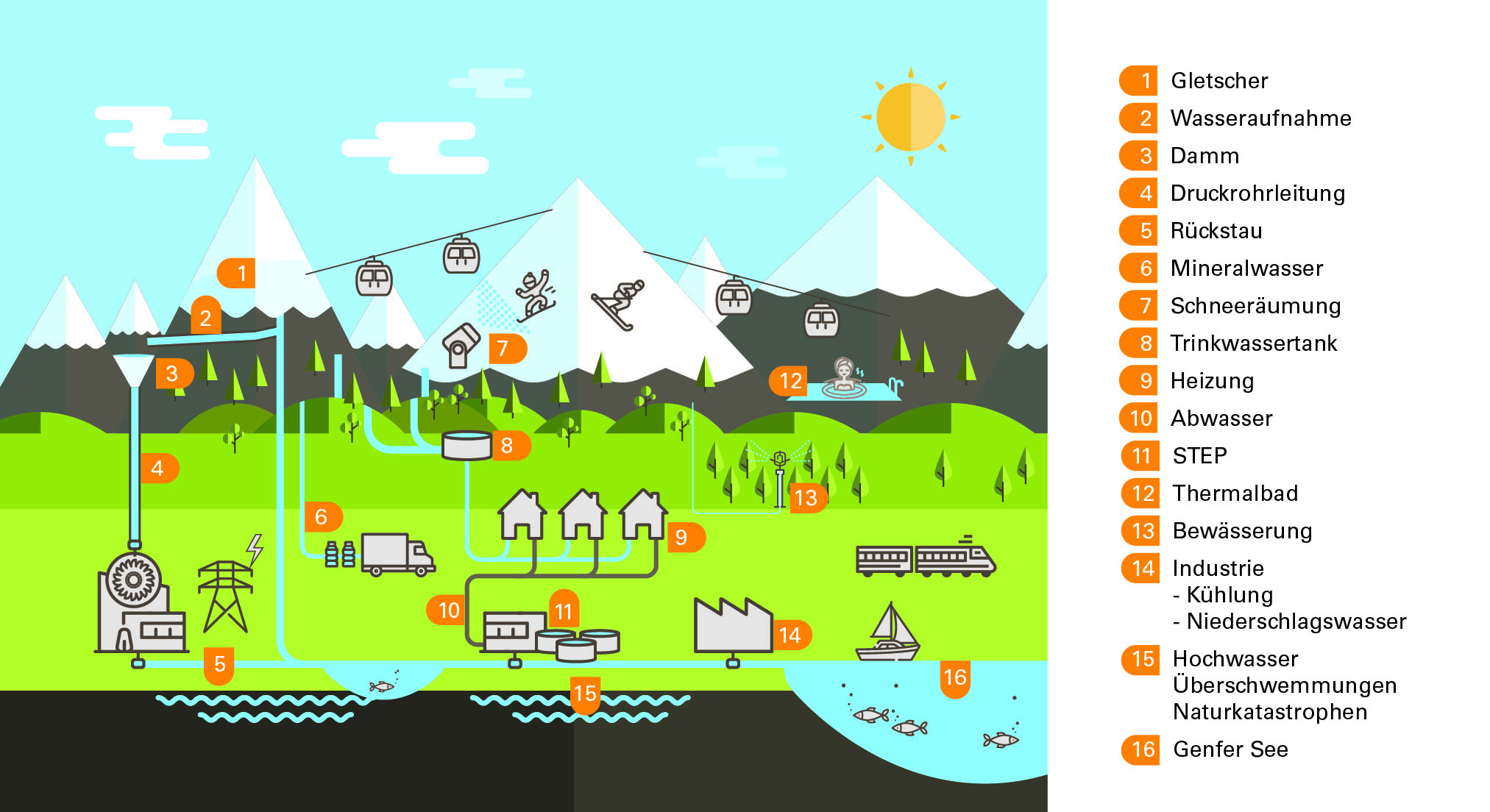
Task: Click the Druckrohrleitung legend entry
Action: coord(1257,193)
